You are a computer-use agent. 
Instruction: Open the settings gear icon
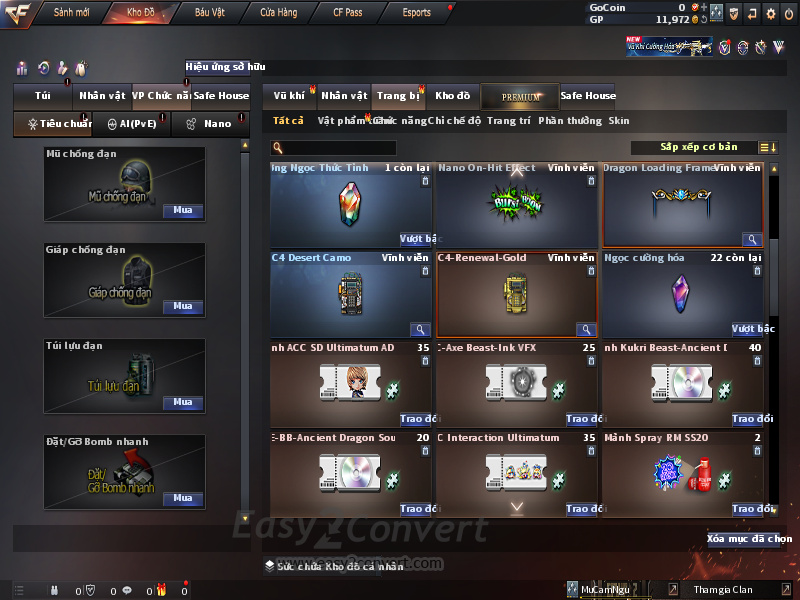click(x=770, y=13)
